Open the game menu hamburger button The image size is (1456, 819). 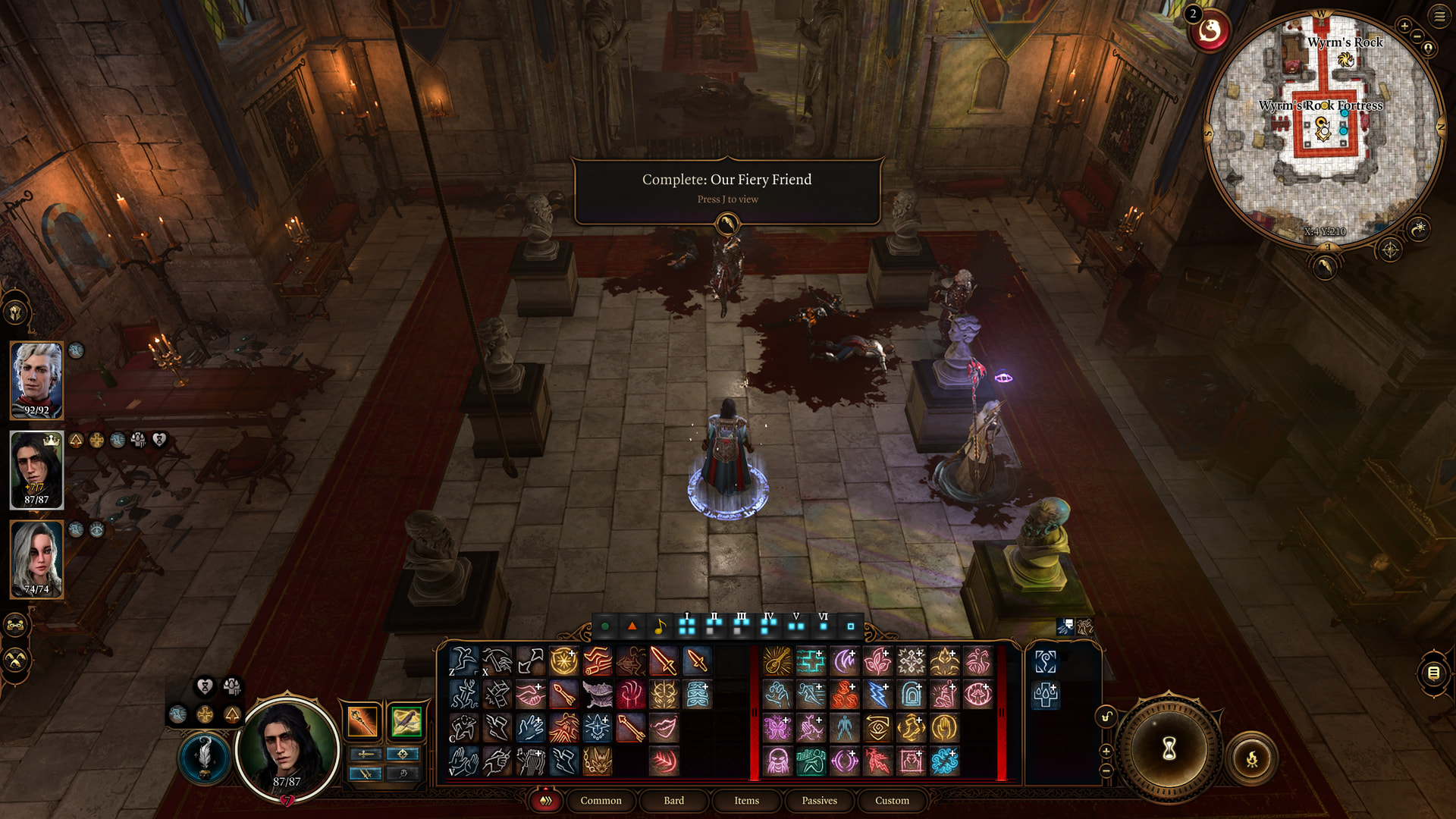[1439, 16]
